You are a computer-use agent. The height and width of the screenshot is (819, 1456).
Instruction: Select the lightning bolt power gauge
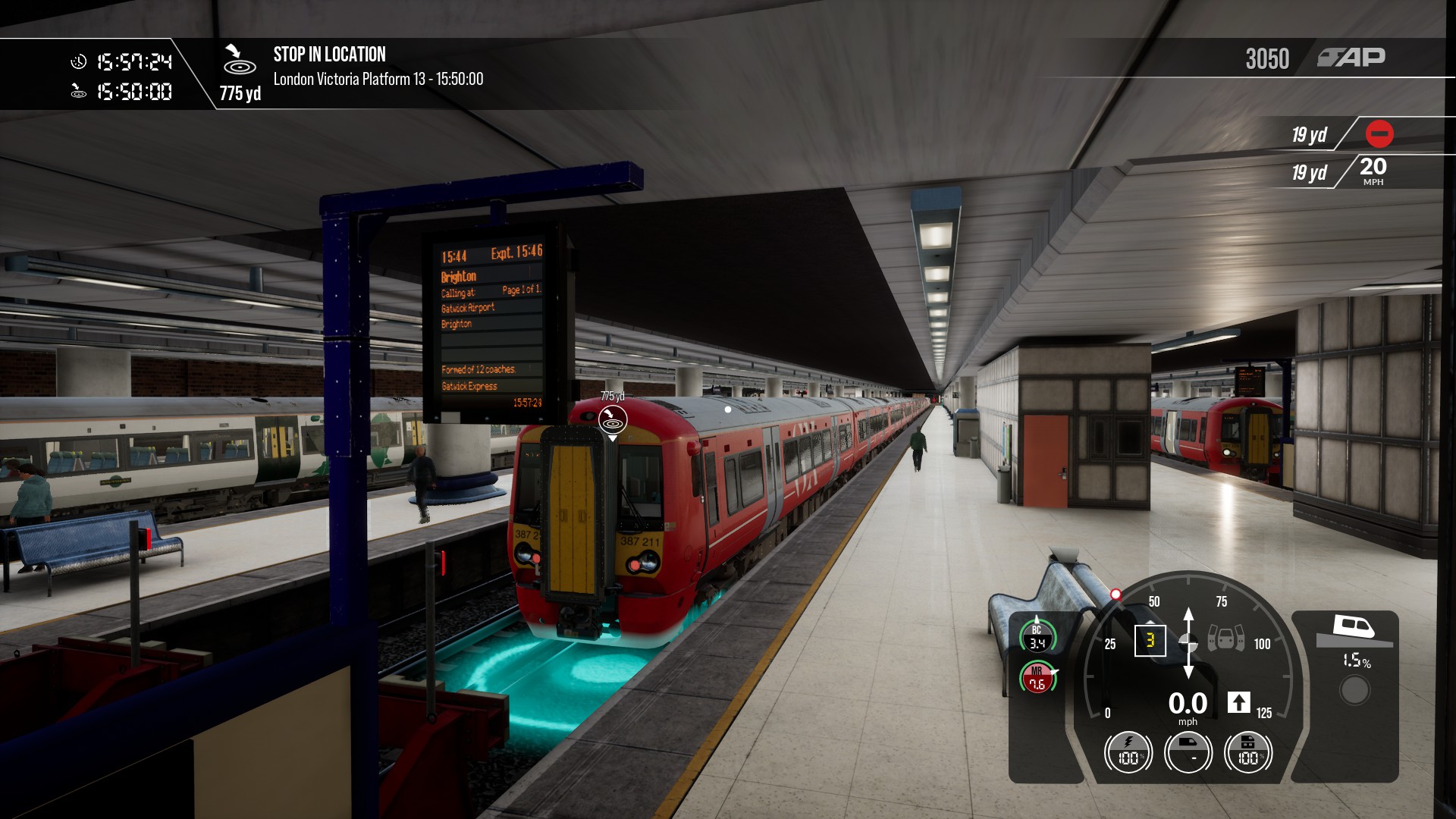(1128, 753)
